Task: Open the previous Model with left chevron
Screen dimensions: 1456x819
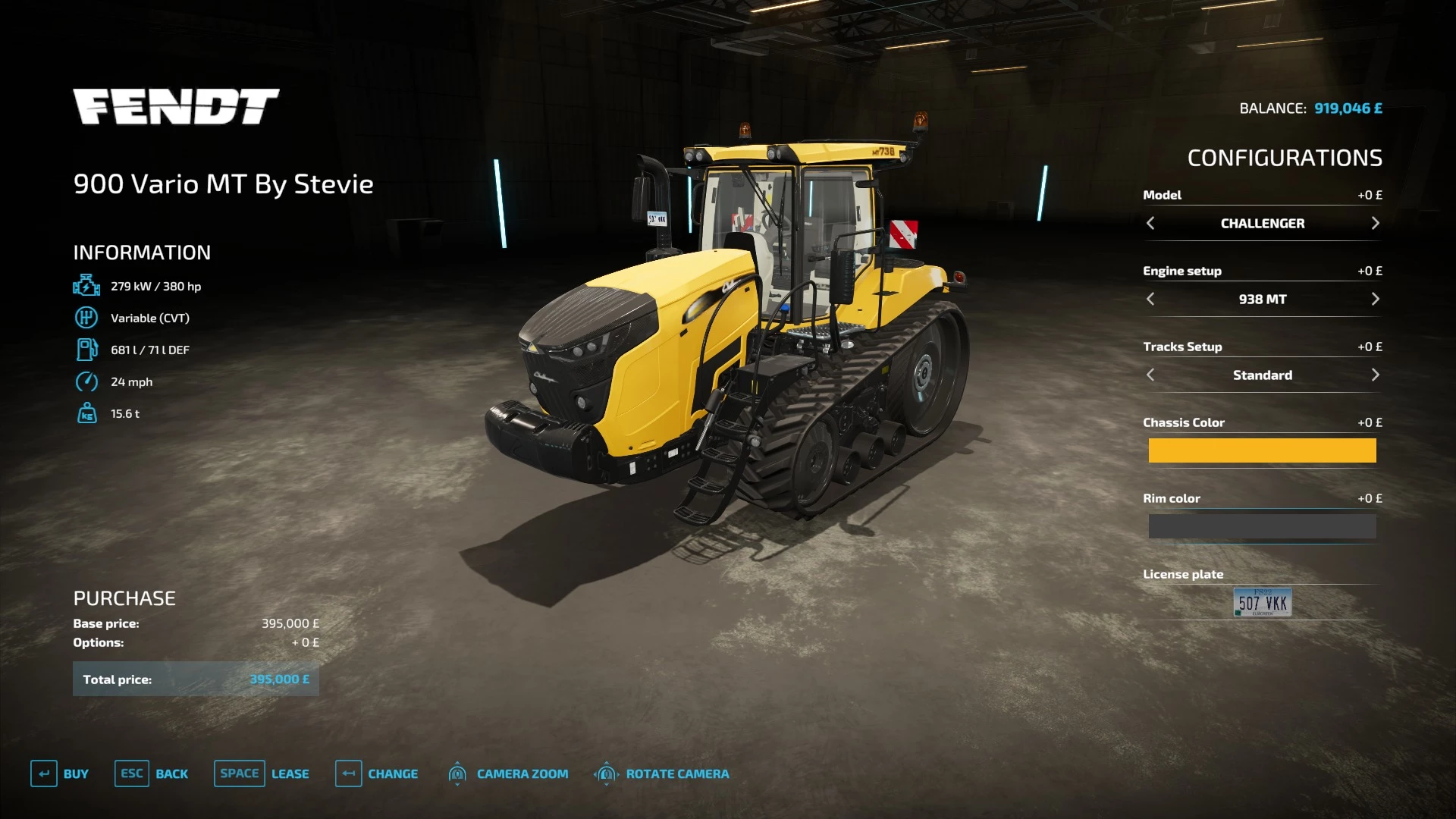Action: pos(1150,223)
